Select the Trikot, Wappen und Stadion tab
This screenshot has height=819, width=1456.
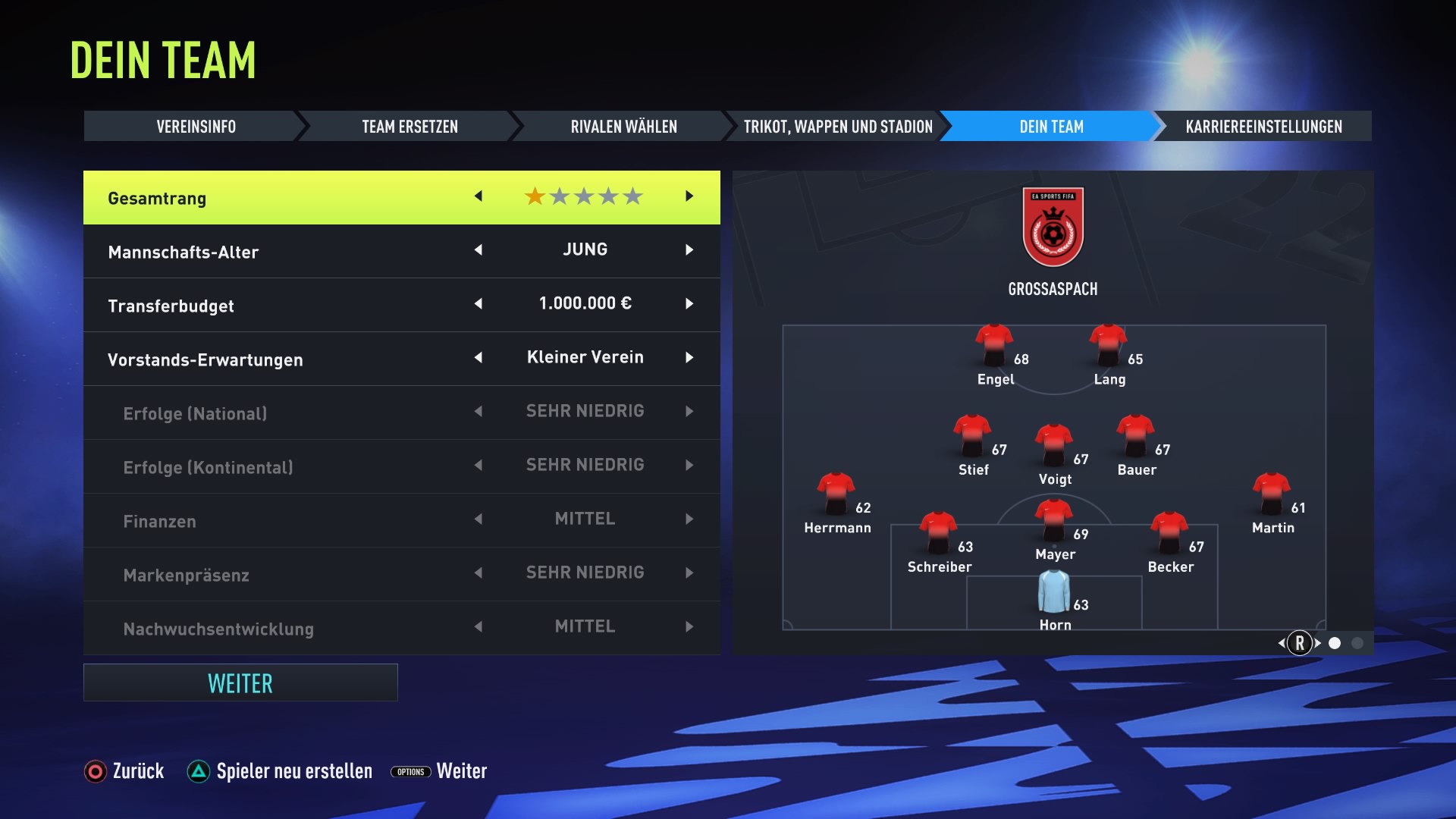click(x=837, y=127)
